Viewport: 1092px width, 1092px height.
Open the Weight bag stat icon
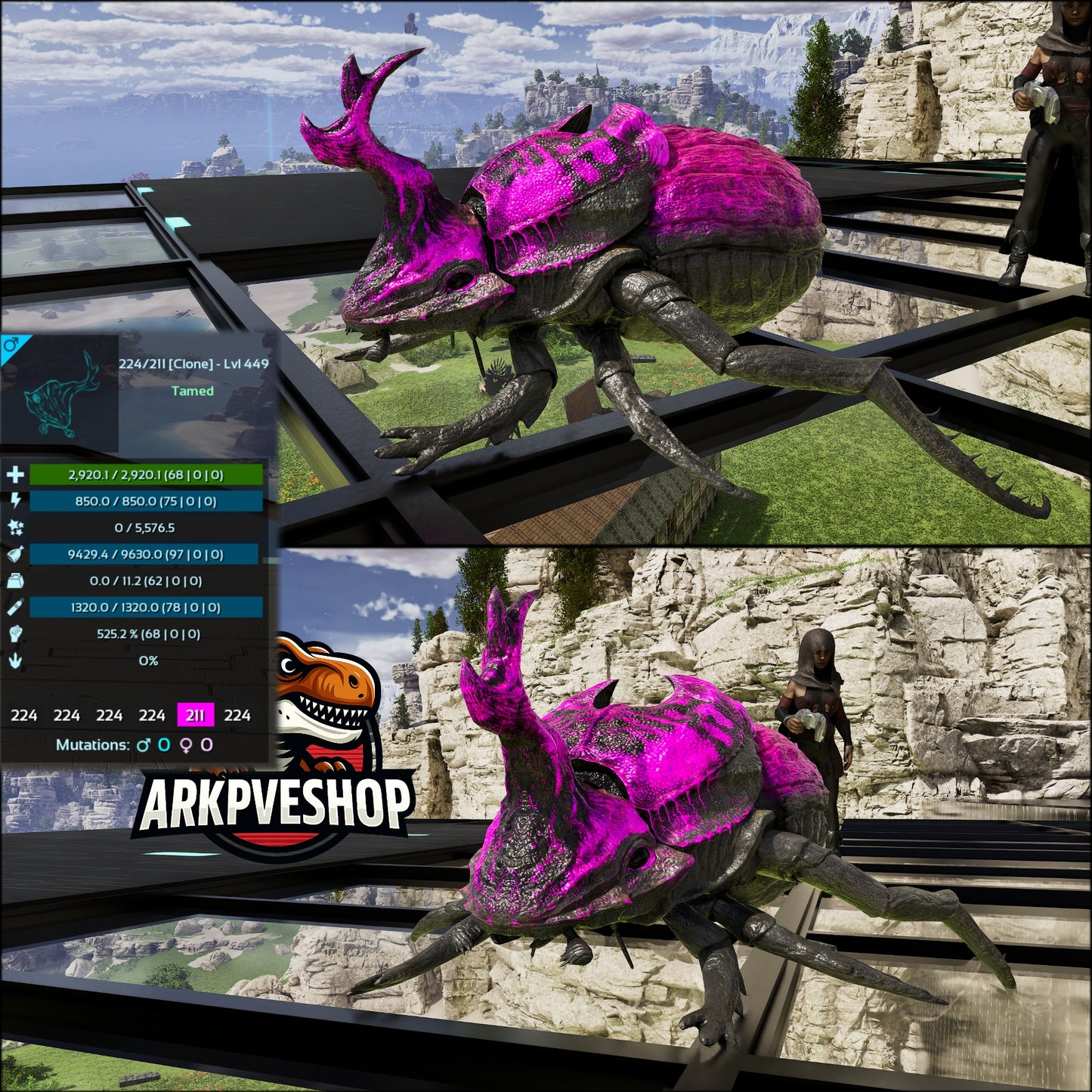point(14,579)
